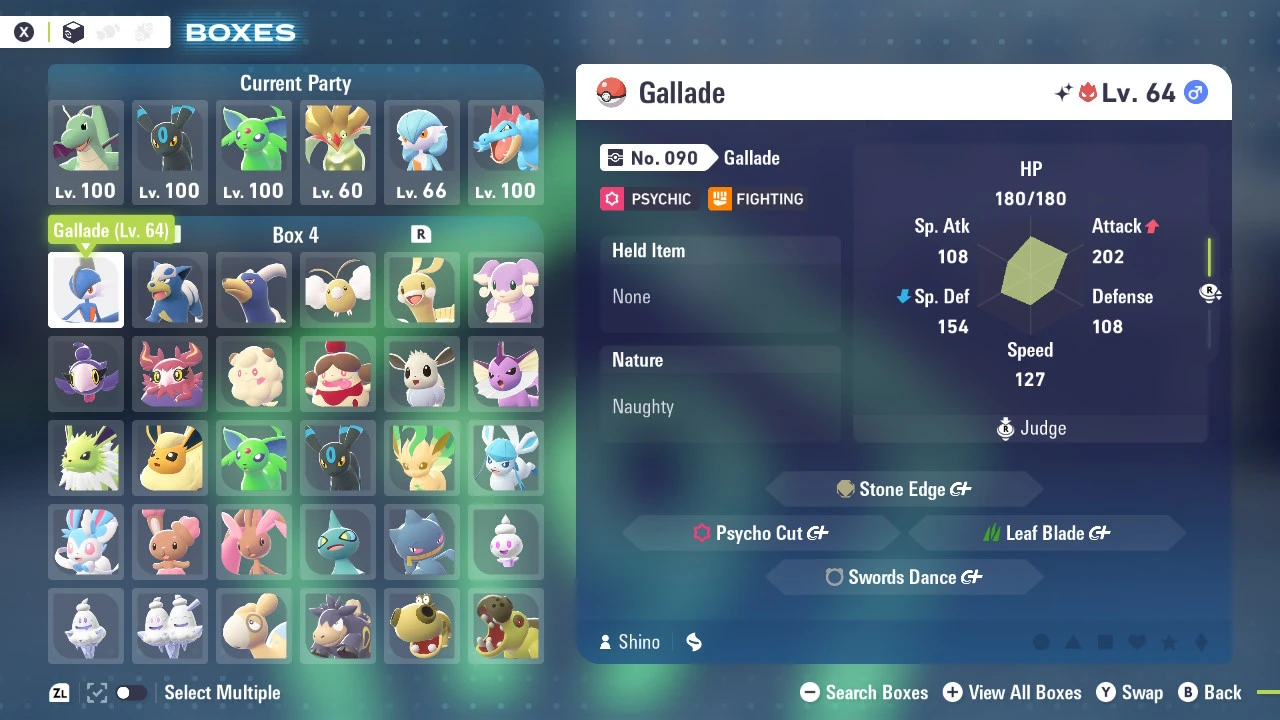Mark Gallade with the heart symbol
This screenshot has height=720, width=1280.
coord(1136,642)
